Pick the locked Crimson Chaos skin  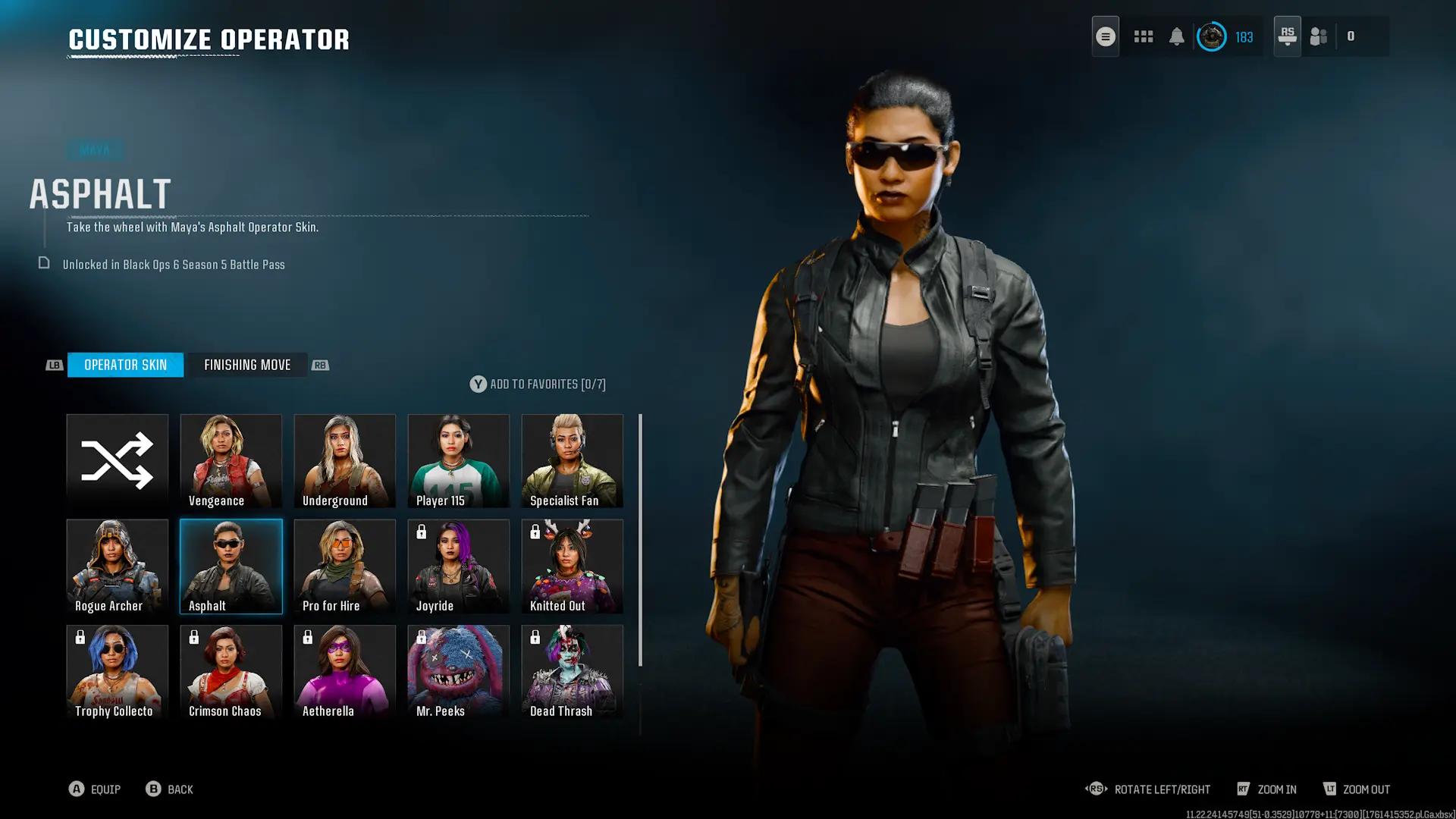click(231, 671)
